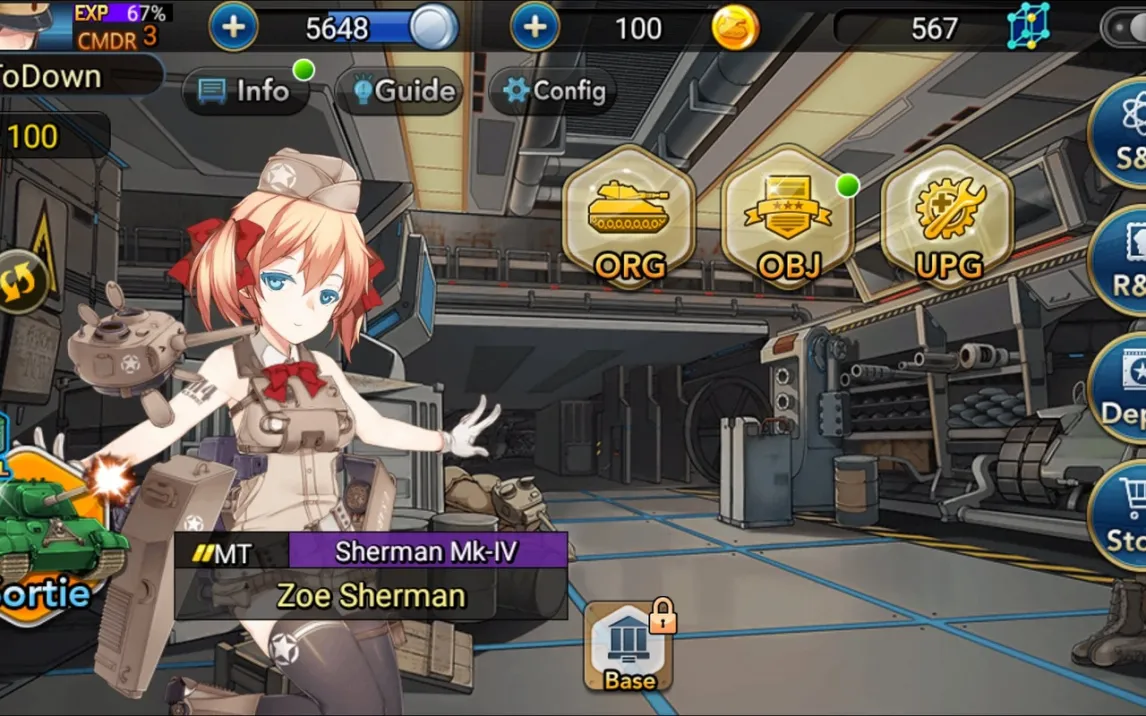Screen dimensions: 1146x716
Task: Open the Info panel
Action: point(245,91)
